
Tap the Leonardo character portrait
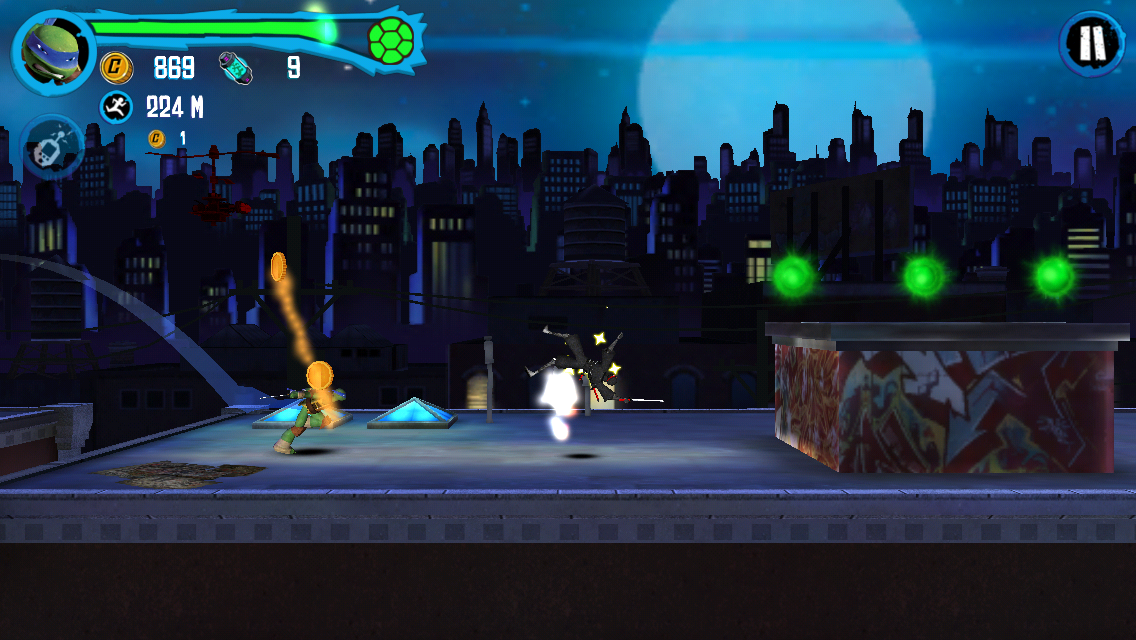(x=52, y=51)
